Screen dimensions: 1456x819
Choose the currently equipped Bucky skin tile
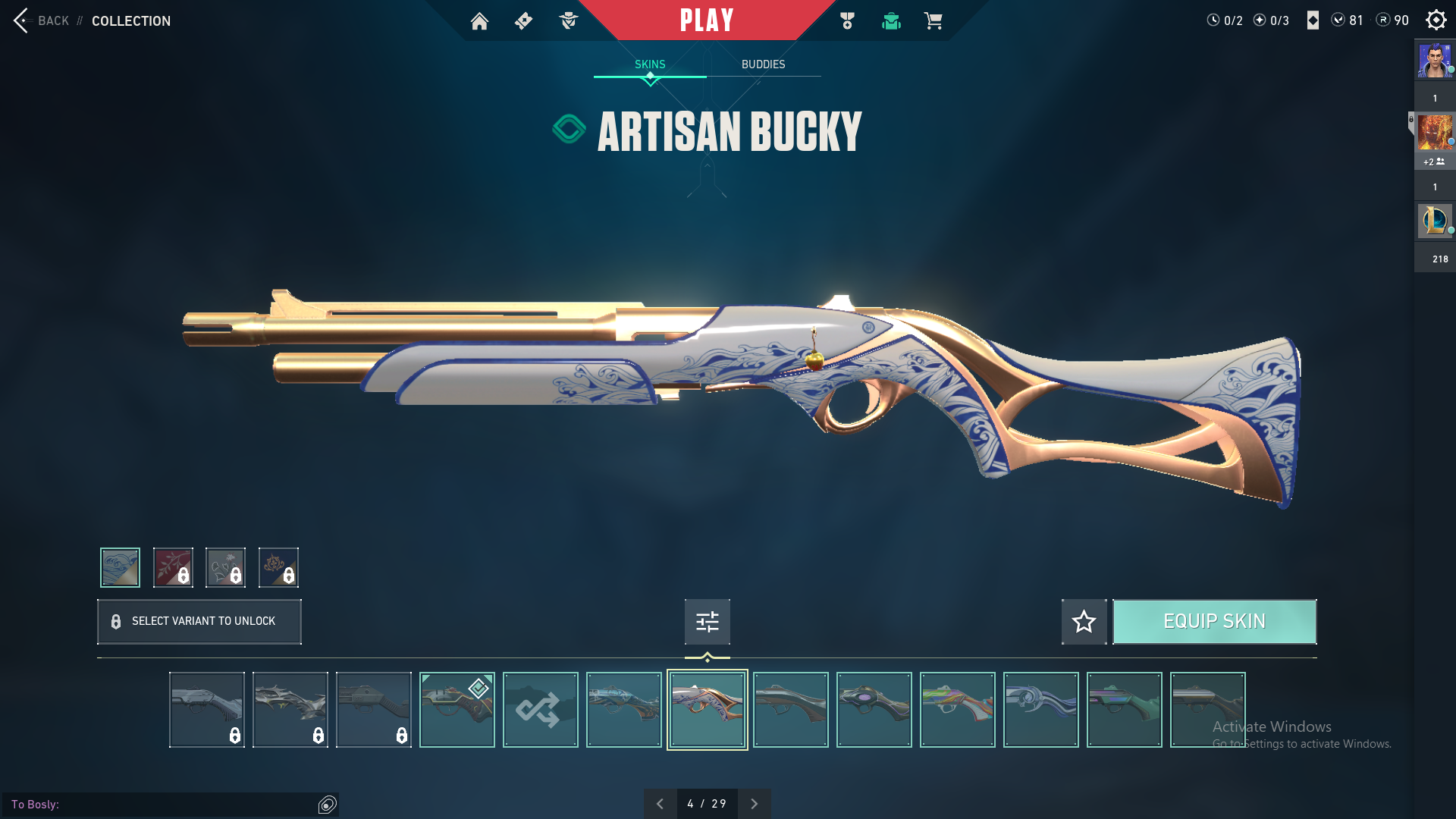(x=457, y=710)
